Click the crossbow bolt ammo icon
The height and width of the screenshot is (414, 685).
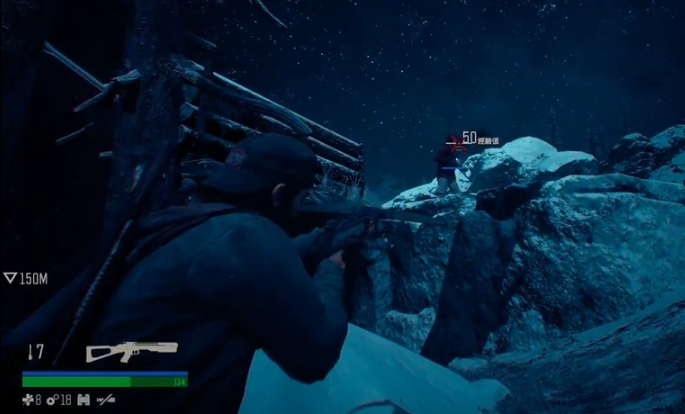coord(32,351)
